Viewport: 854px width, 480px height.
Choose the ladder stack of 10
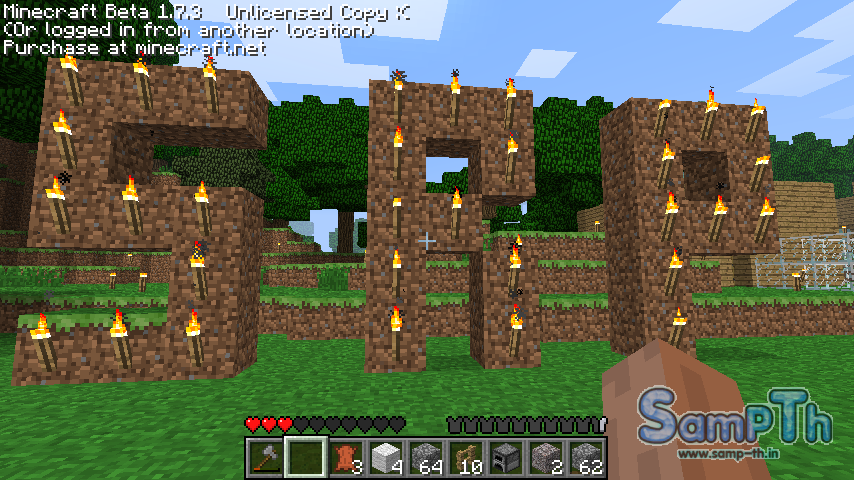tap(466, 458)
